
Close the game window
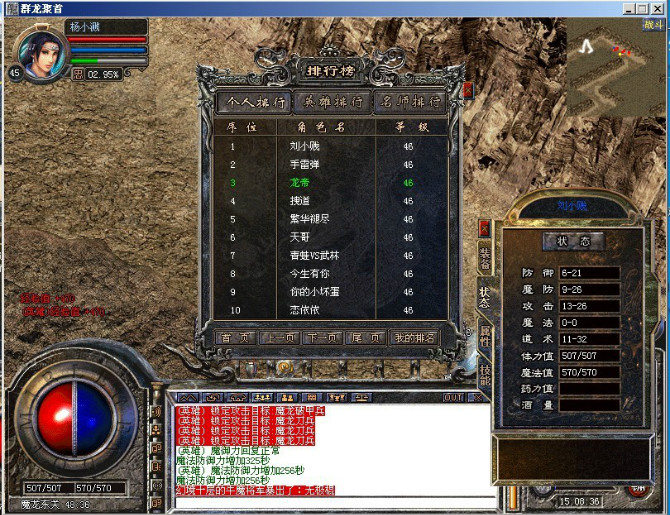658,7
